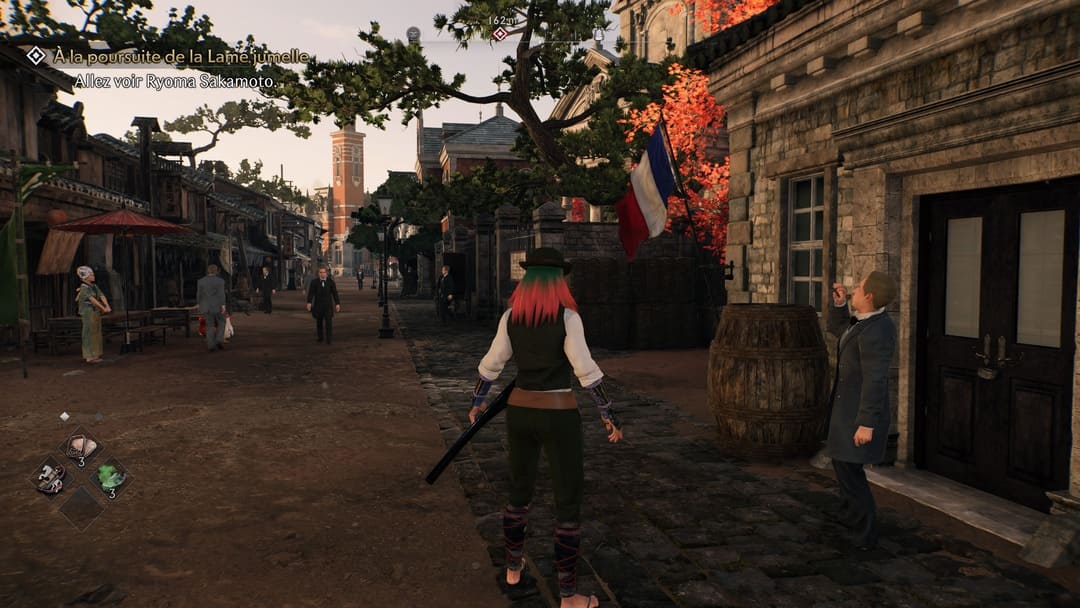The height and width of the screenshot is (608, 1080).
Task: Choose the left quick-item slot with white and red item
Action: click(51, 477)
